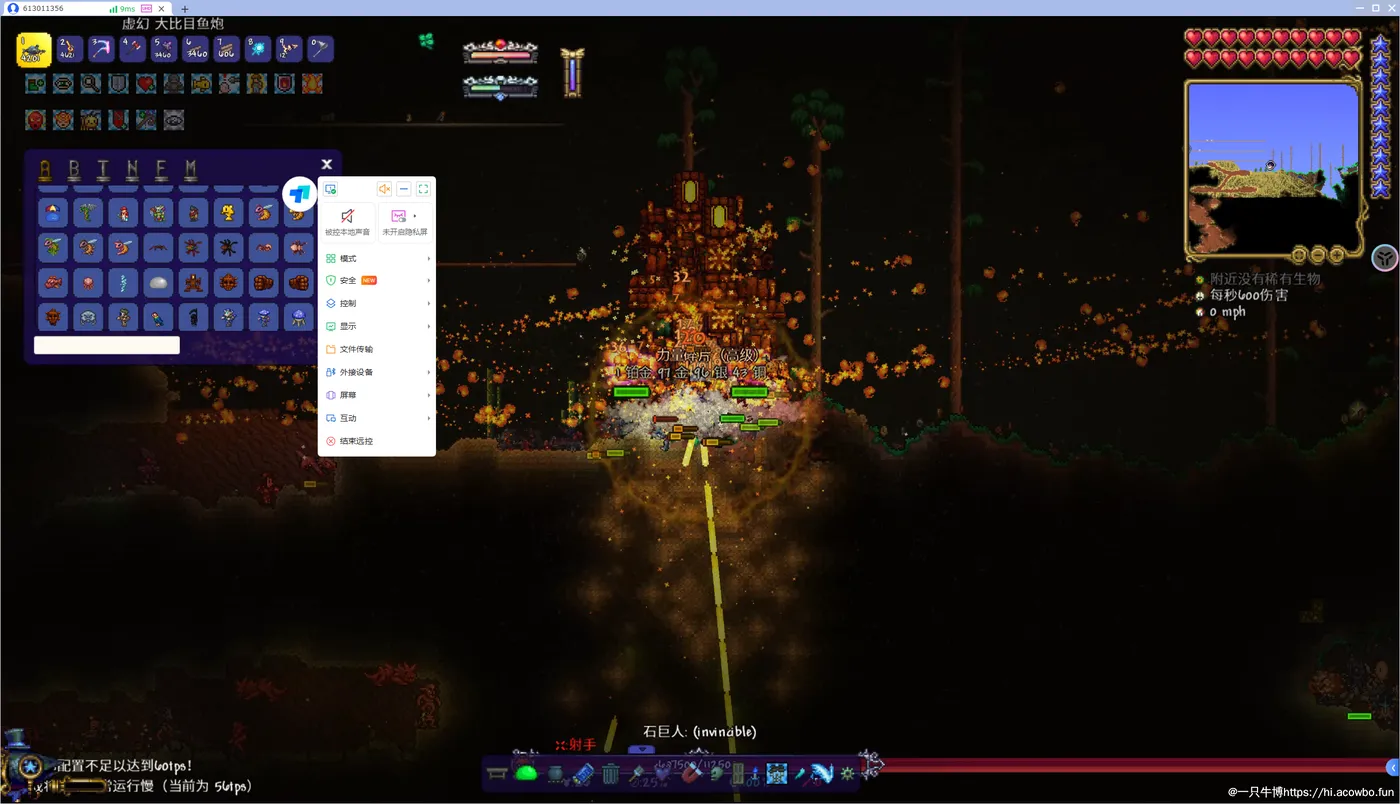Screen dimensions: 1400x804
Task: Pick the grey slime icon in the grid
Action: [159, 283]
